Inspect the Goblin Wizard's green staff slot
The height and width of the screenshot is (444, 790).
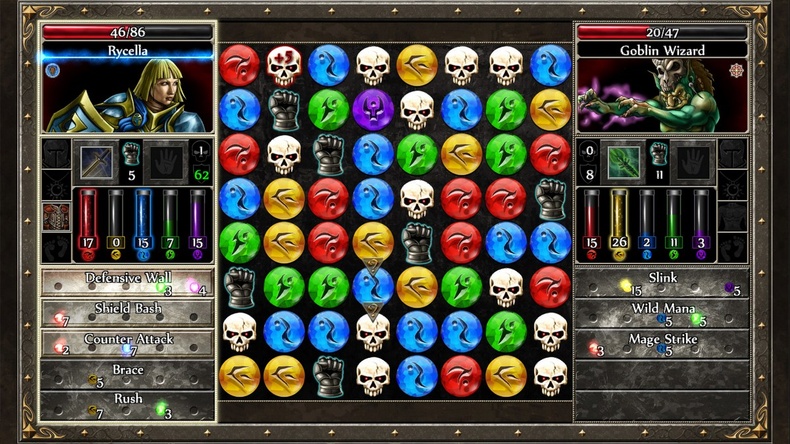click(x=625, y=160)
